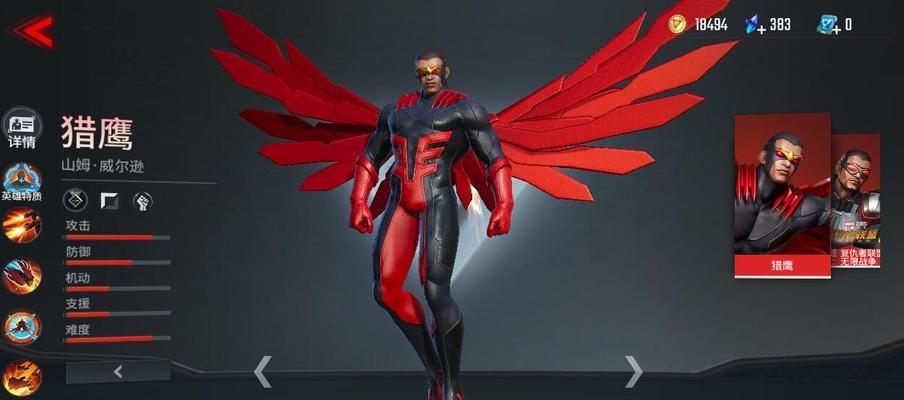This screenshot has width=904, height=400.
Task: Click the fist trait icon under the name
Action: [142, 201]
